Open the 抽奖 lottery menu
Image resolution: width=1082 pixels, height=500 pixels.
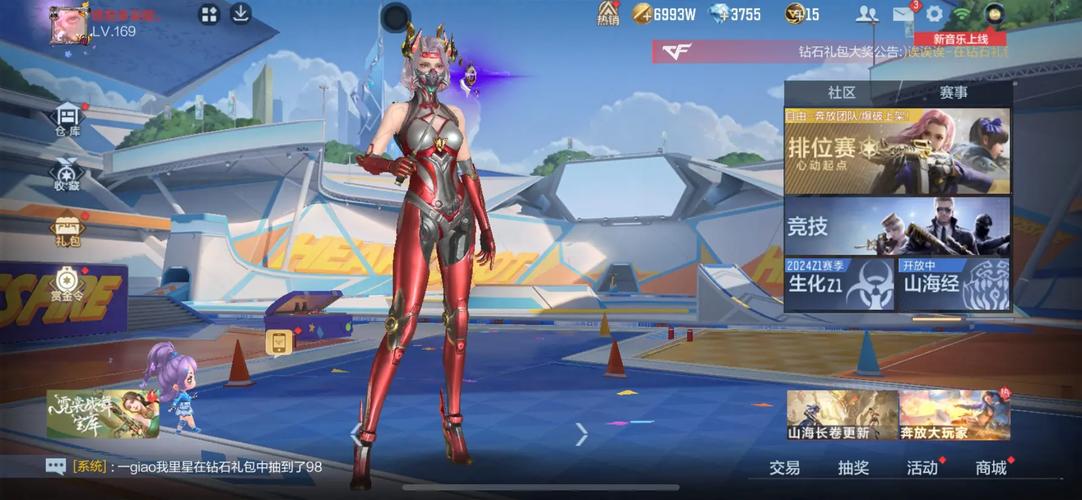tap(853, 467)
